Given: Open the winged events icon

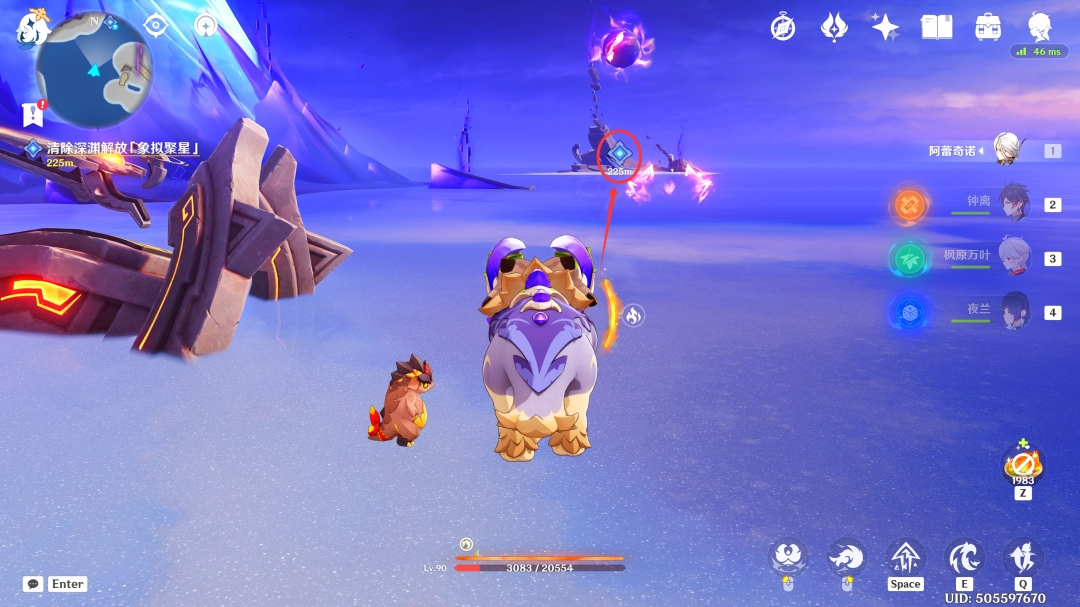Looking at the screenshot, I should point(834,27).
